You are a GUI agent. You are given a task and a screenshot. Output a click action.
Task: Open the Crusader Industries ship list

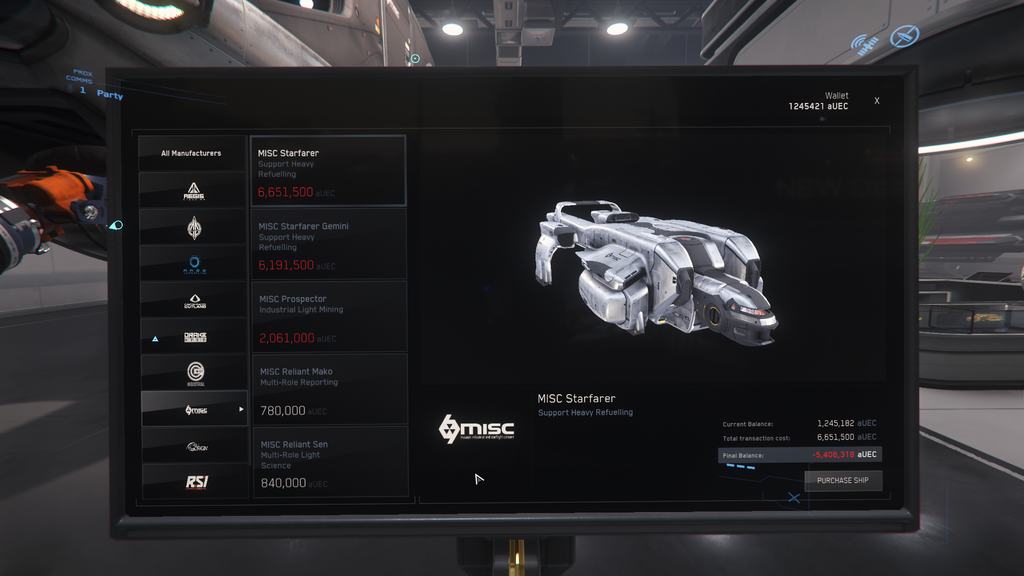tap(194, 373)
